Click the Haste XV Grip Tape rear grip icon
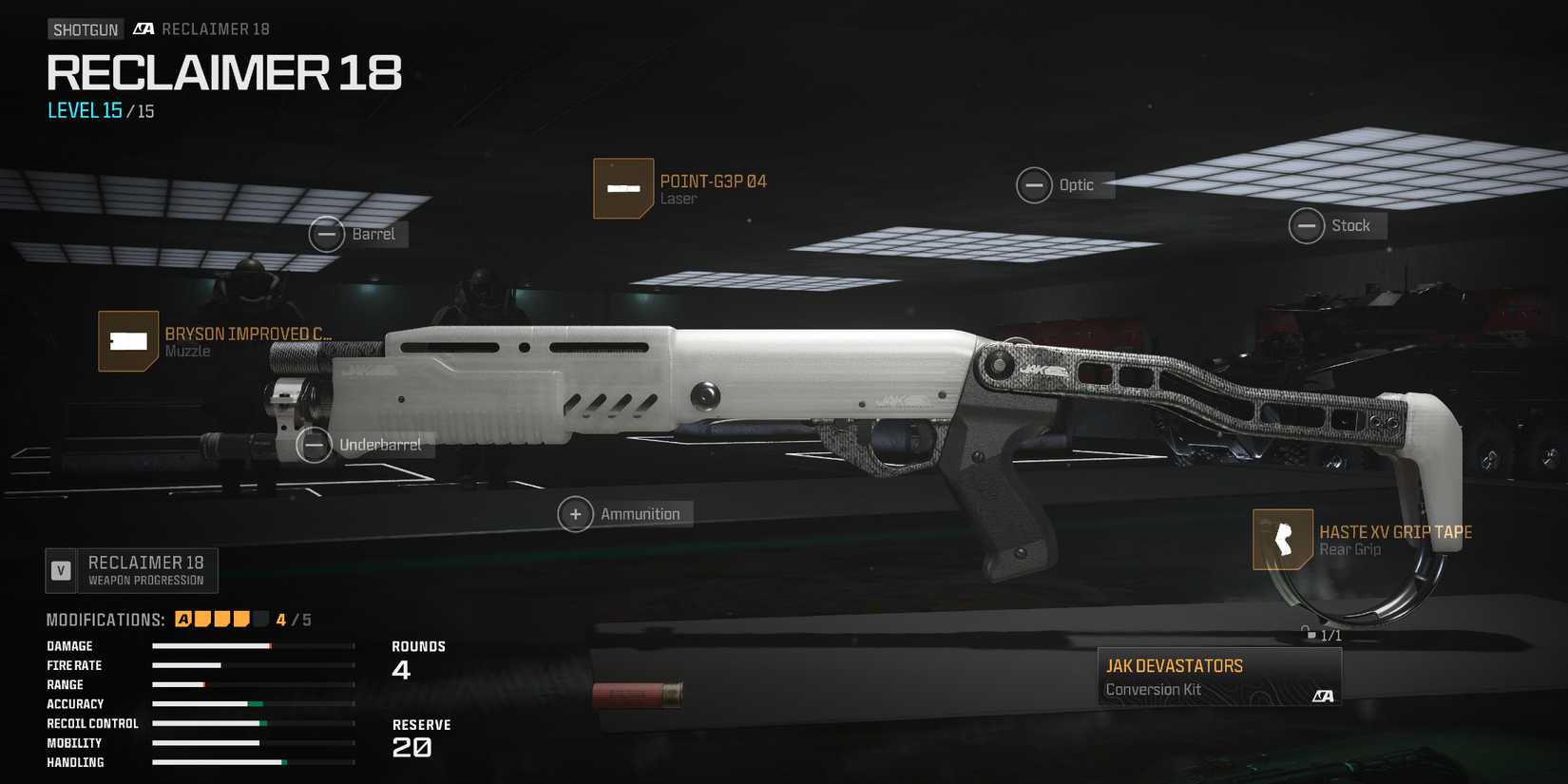Image resolution: width=1568 pixels, height=784 pixels. tap(1283, 539)
